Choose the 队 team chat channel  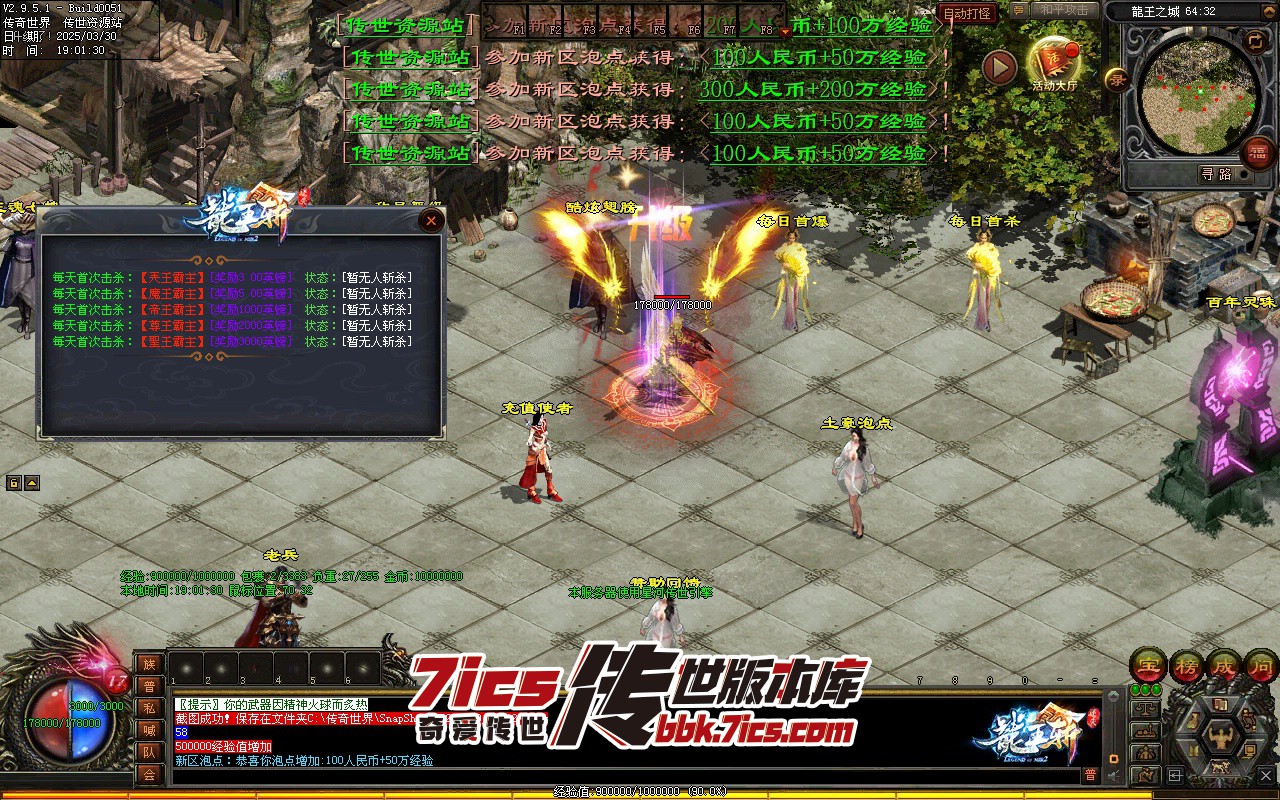[x=149, y=752]
